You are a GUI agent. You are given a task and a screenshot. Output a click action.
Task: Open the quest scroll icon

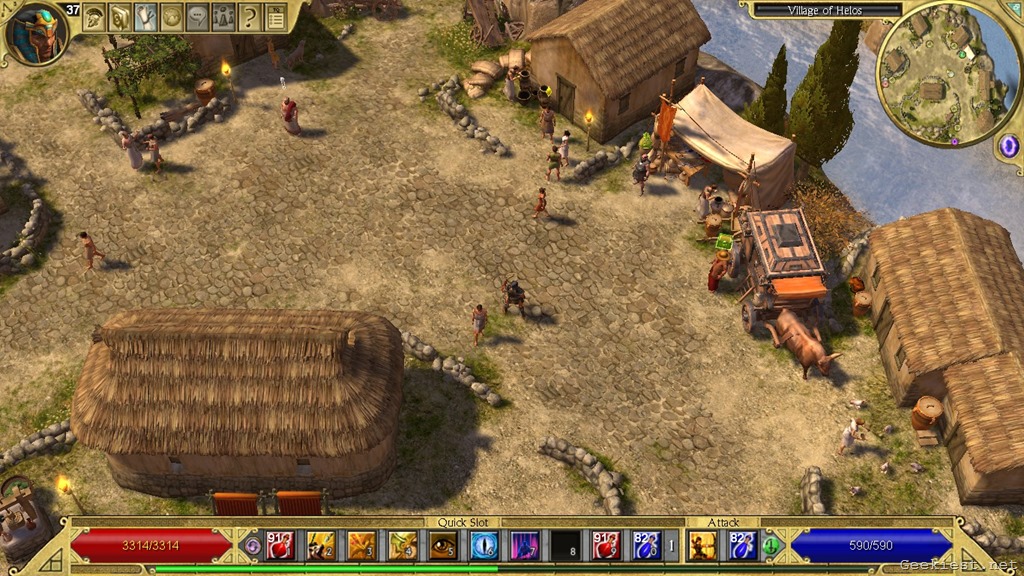(x=146, y=17)
